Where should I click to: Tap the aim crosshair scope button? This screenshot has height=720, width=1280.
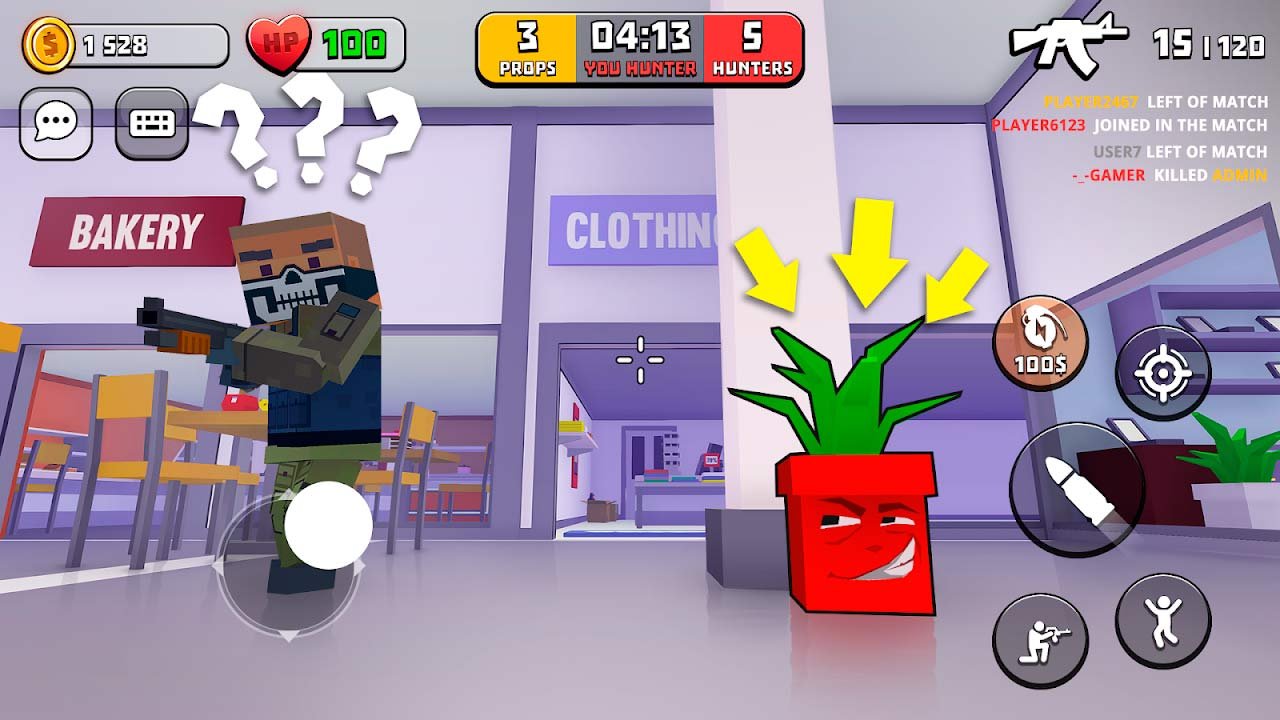pyautogui.click(x=1163, y=374)
